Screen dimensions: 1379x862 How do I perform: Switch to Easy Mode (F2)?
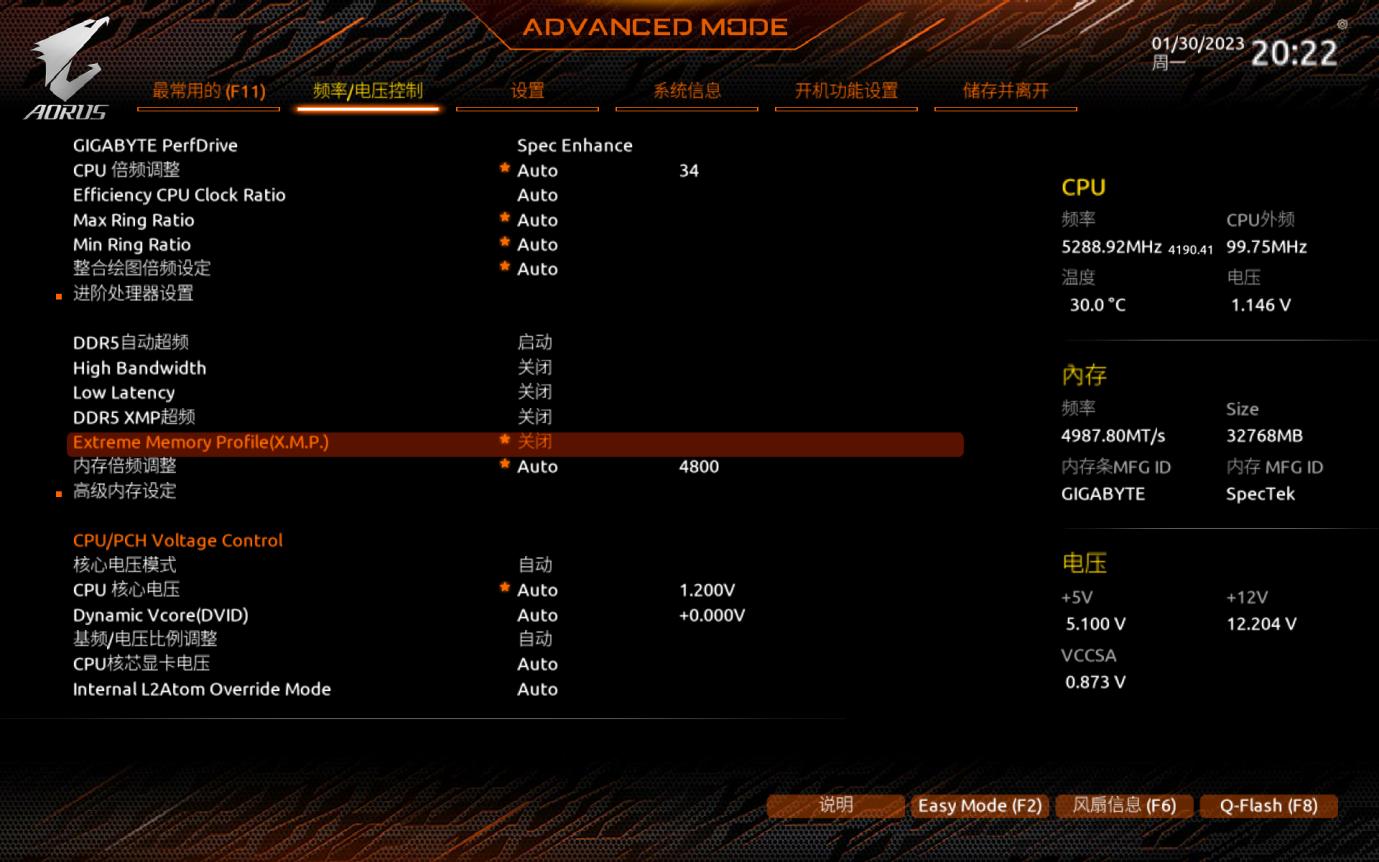tap(979, 806)
